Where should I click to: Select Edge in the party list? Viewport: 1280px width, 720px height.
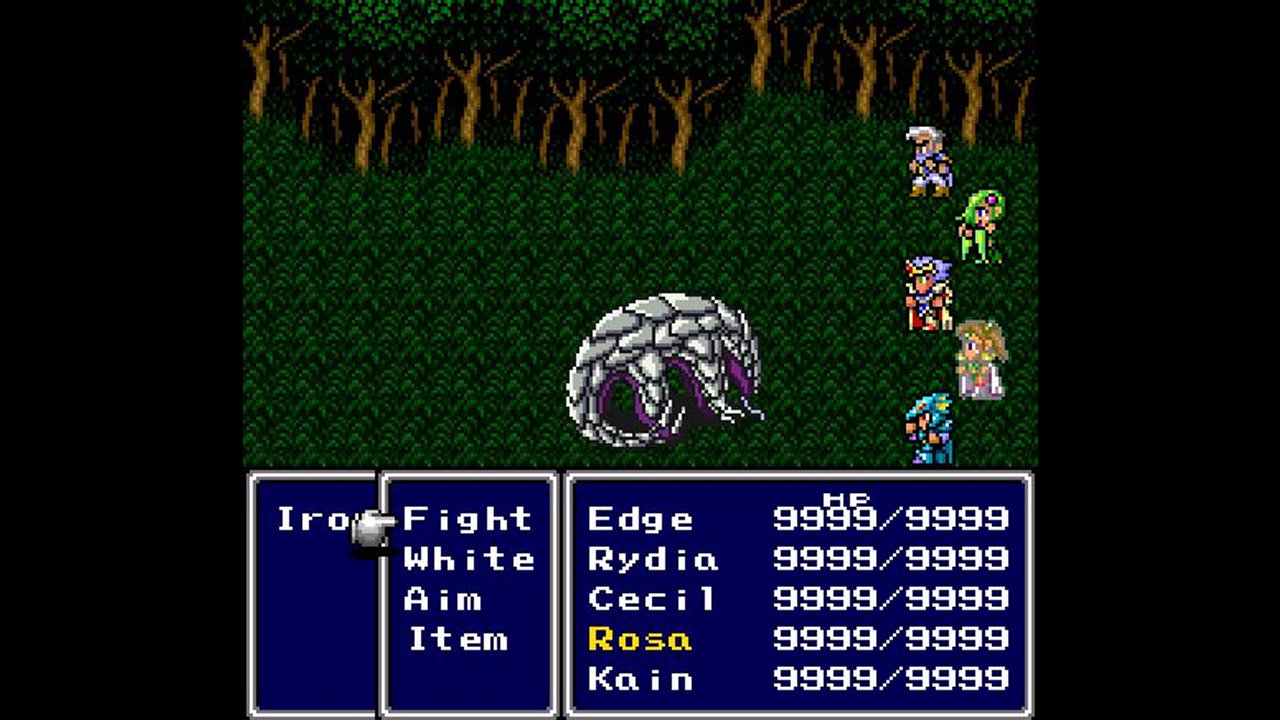click(640, 519)
